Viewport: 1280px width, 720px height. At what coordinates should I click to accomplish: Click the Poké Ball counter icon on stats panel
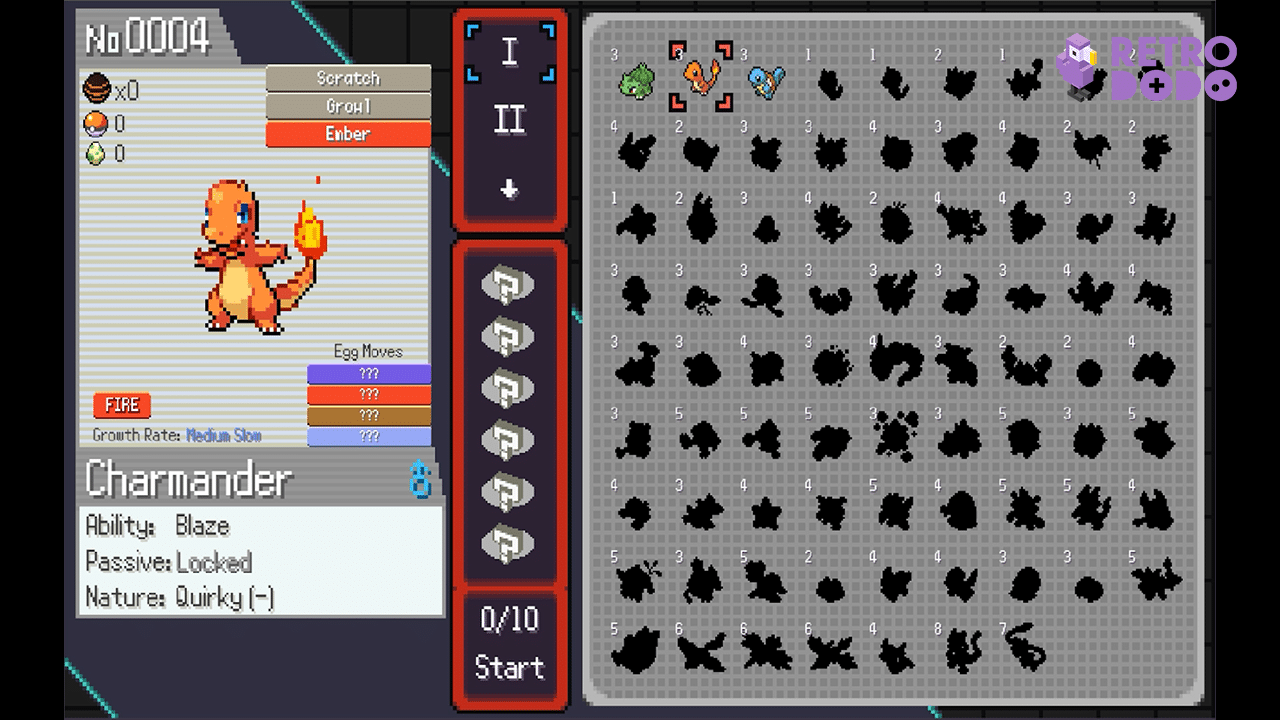(x=95, y=125)
